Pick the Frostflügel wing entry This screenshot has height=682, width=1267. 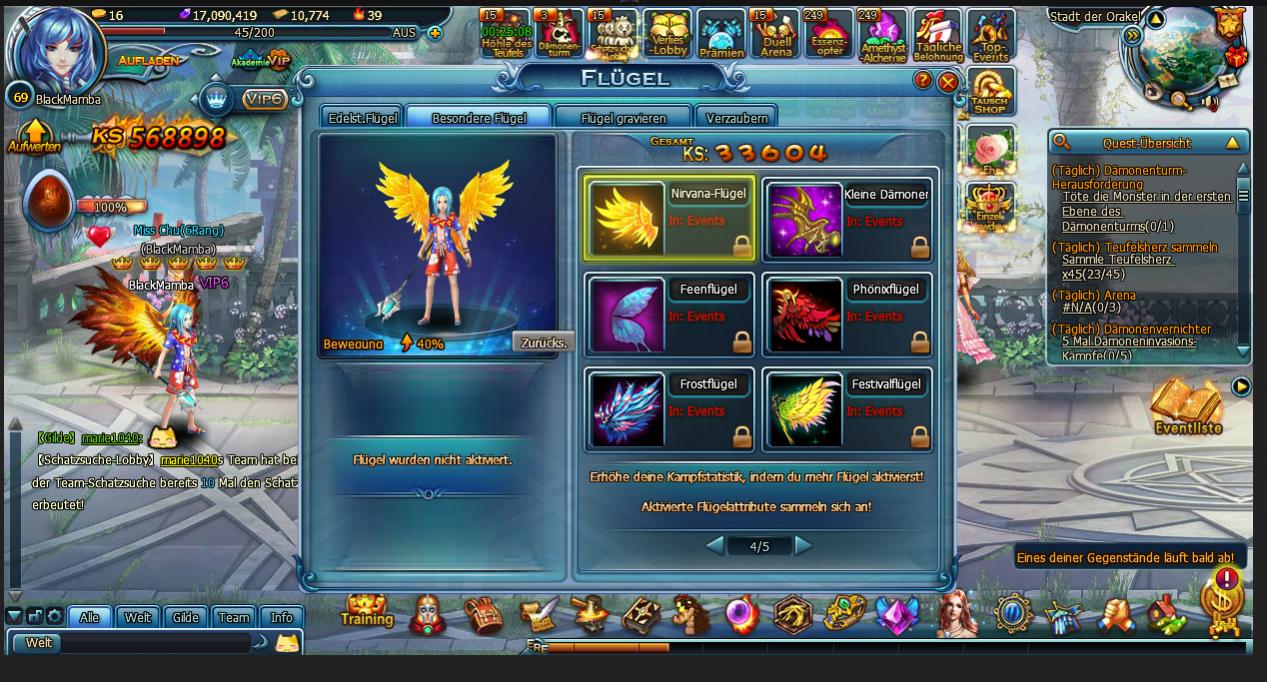coord(669,409)
